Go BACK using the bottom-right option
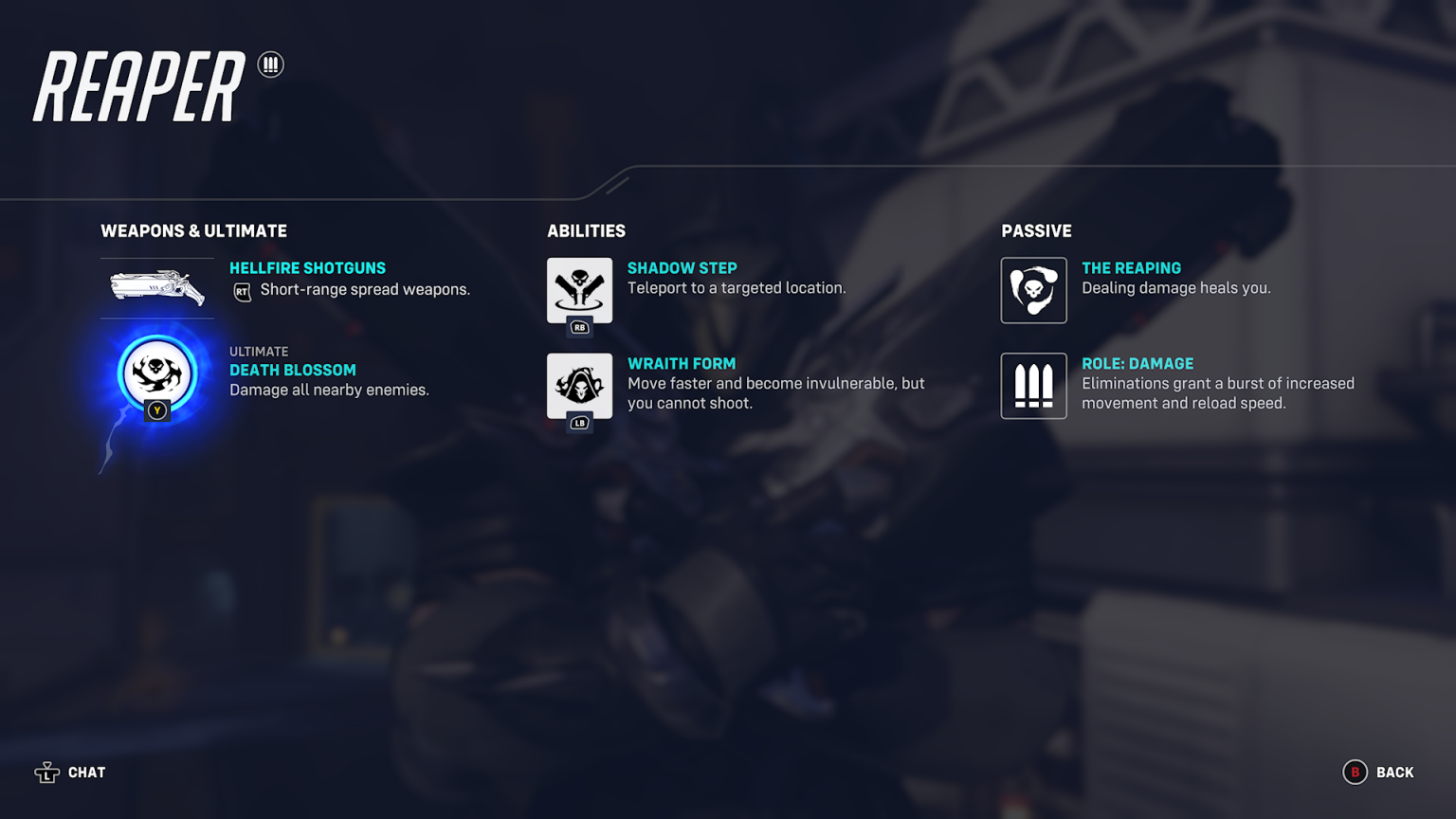This screenshot has height=819, width=1456. (x=1393, y=773)
